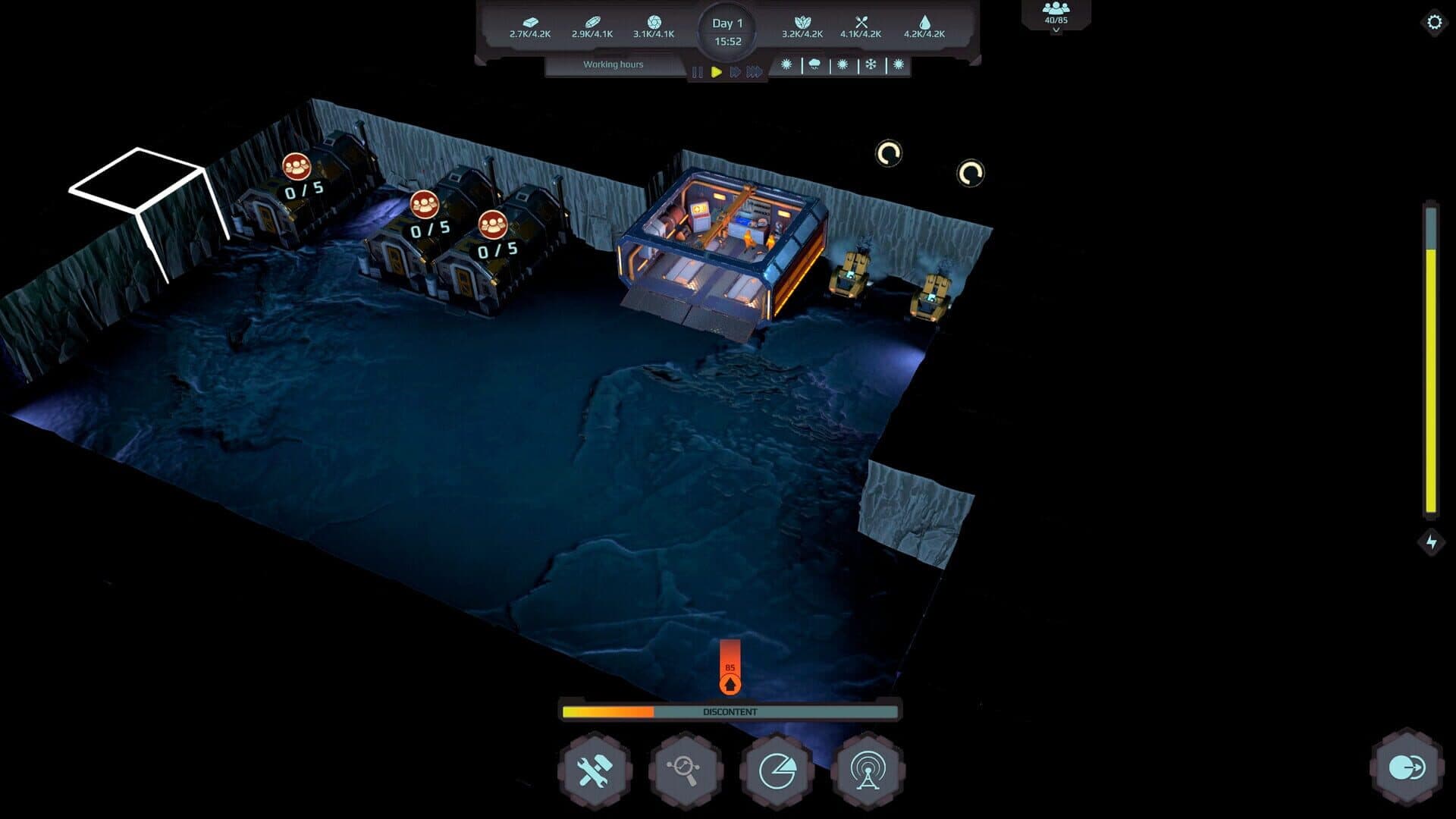Click the Discontent progress bar

pos(730,712)
